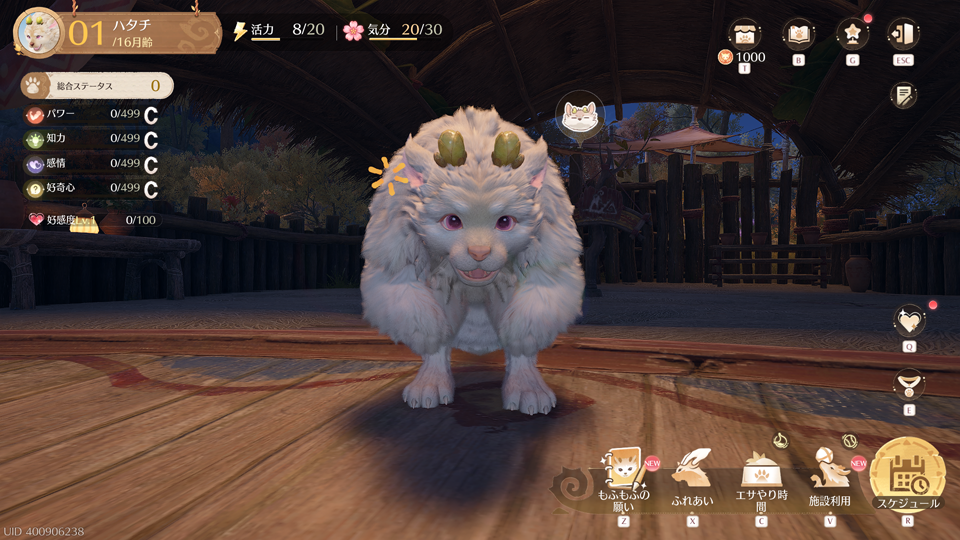Select the パワー stat row

pos(92,115)
